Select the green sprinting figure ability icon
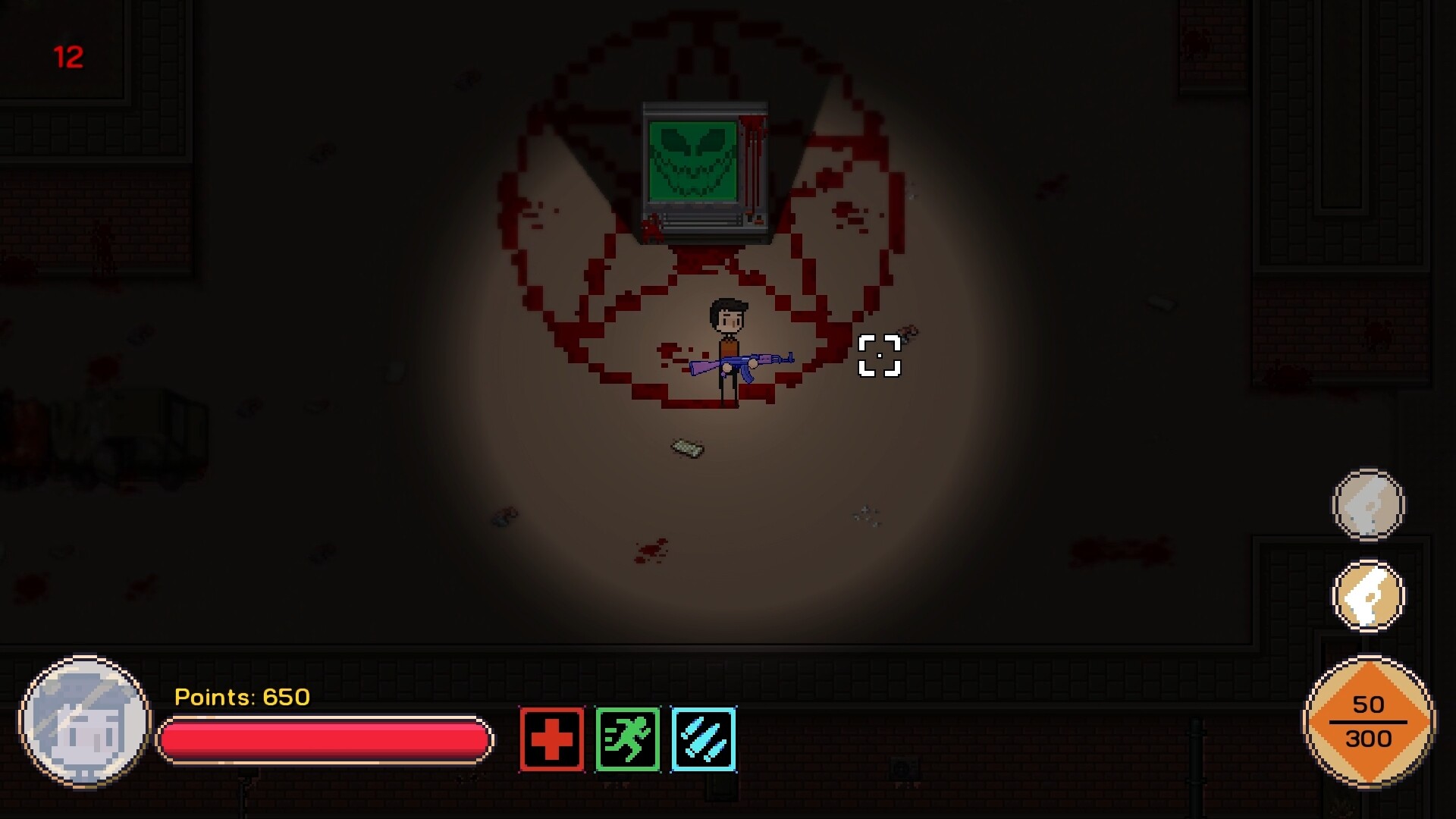 [x=627, y=738]
